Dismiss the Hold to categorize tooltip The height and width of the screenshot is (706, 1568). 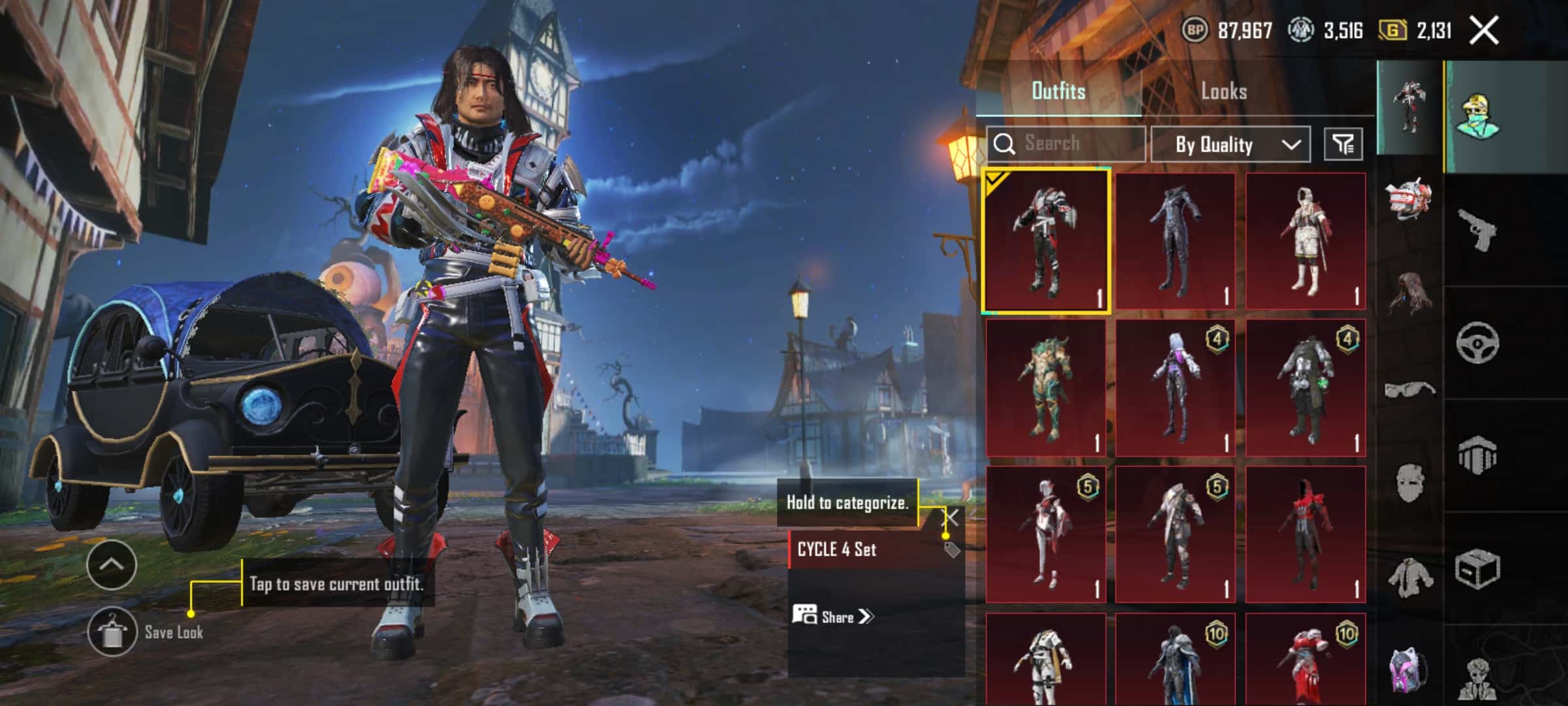[x=951, y=518]
